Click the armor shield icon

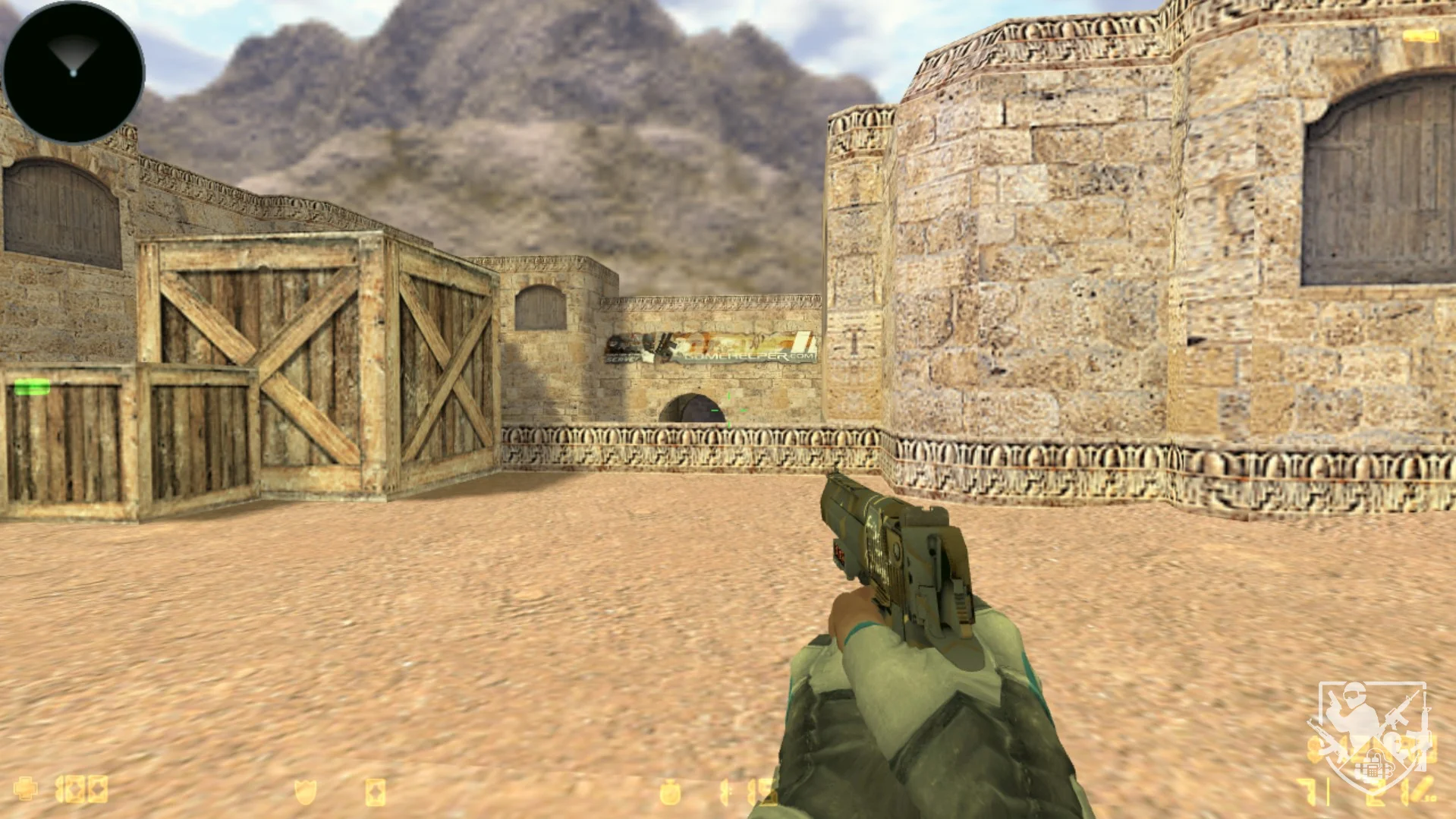(x=305, y=792)
